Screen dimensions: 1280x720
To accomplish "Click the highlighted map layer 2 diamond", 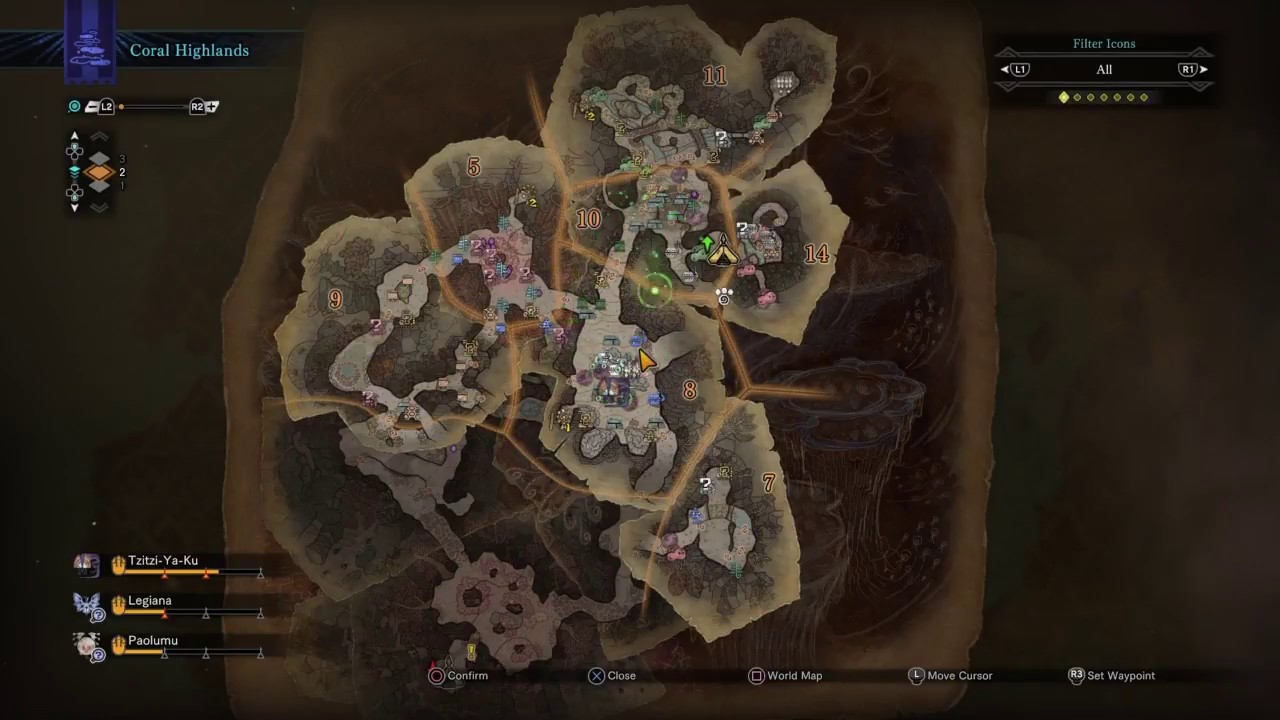I will point(99,173).
